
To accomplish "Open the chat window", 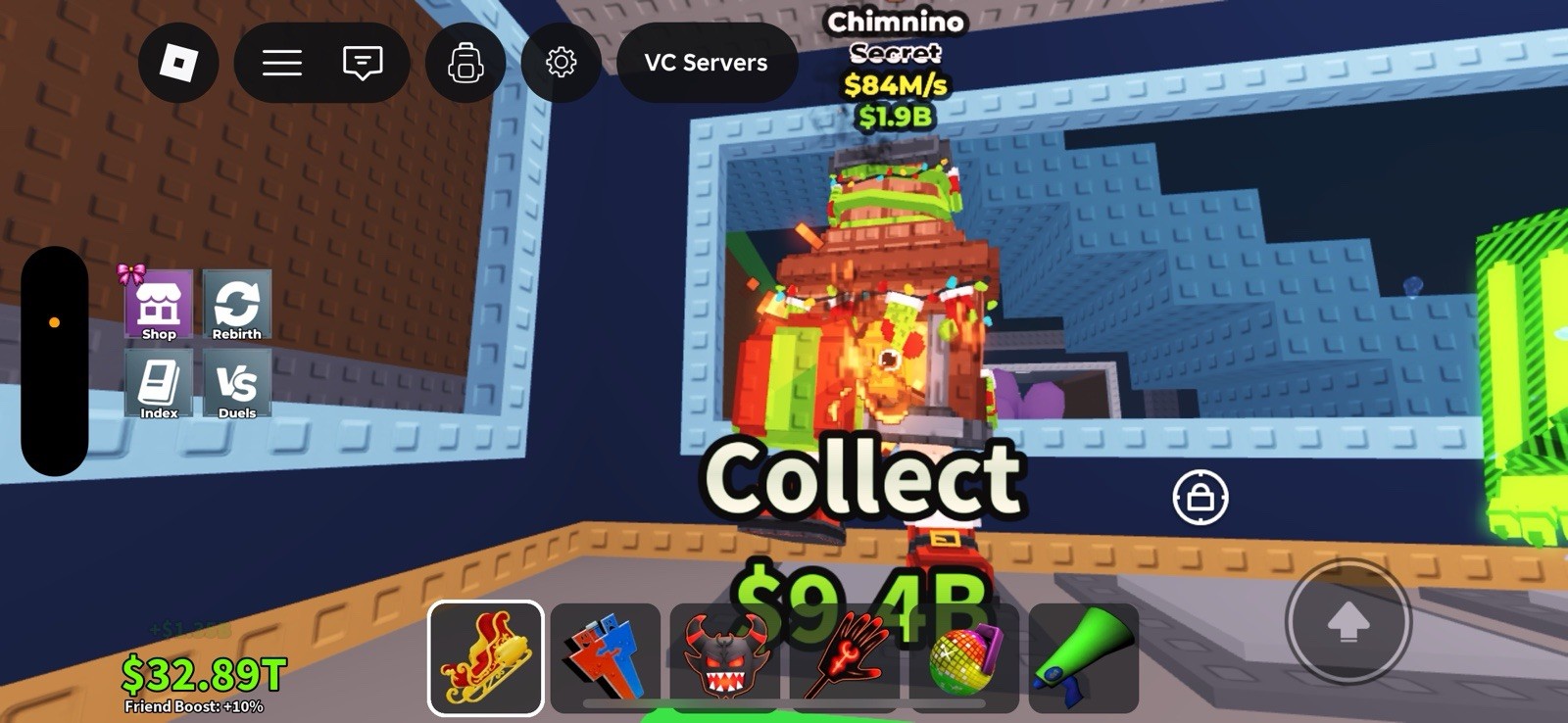I will click(x=363, y=63).
